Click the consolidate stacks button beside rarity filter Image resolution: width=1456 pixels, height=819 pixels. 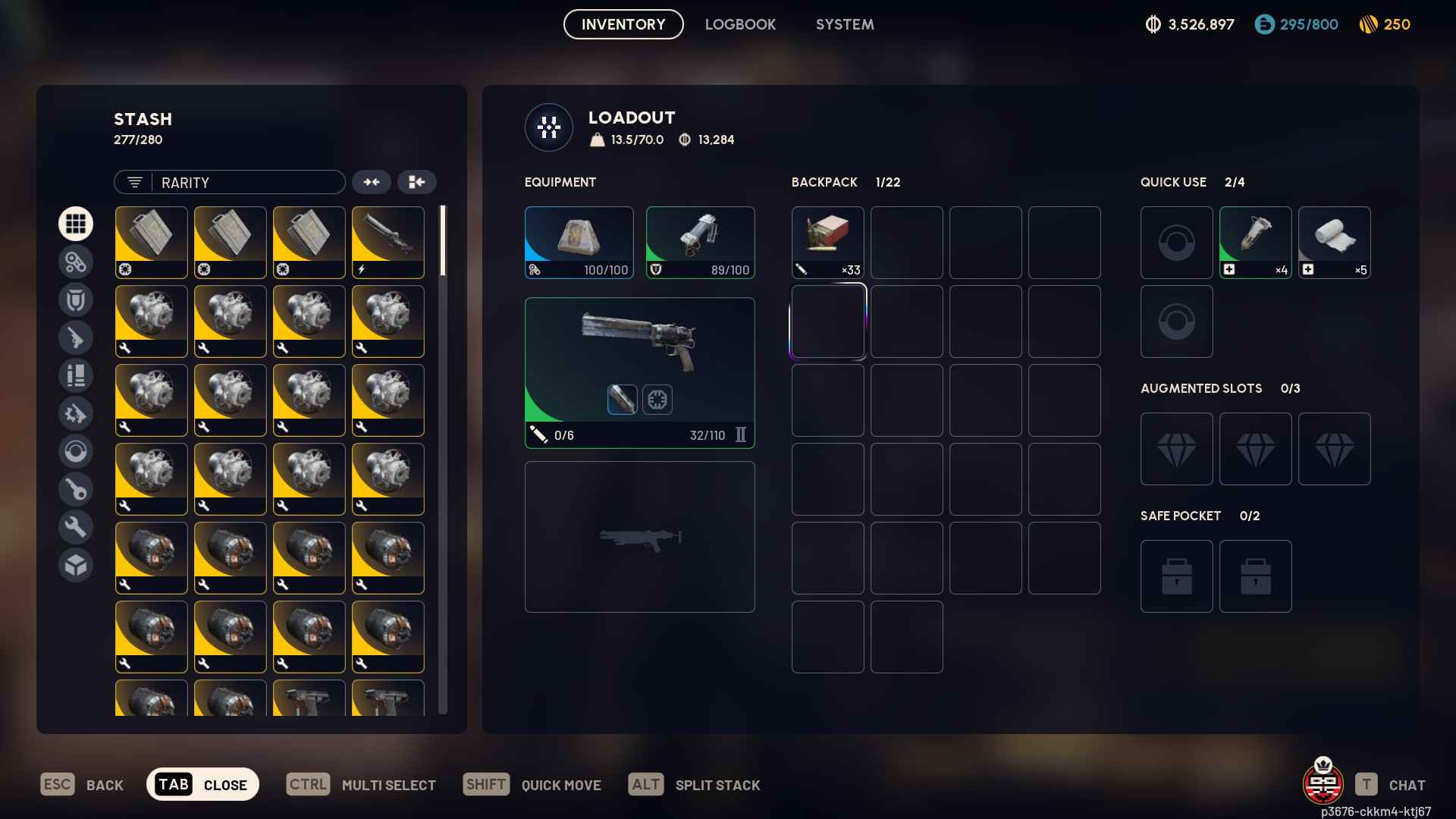[x=372, y=182]
